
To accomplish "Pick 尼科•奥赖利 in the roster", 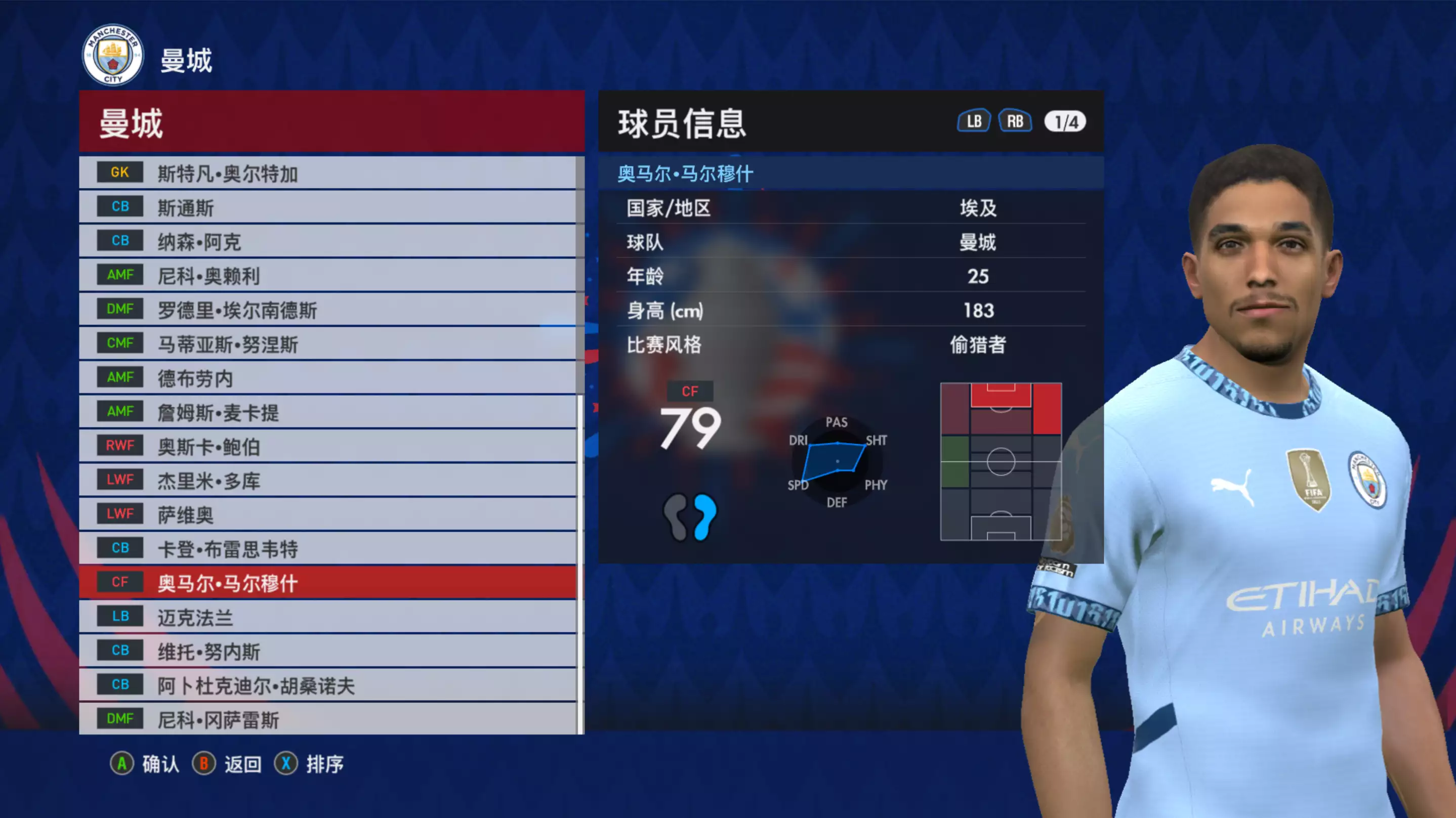I will click(x=328, y=276).
